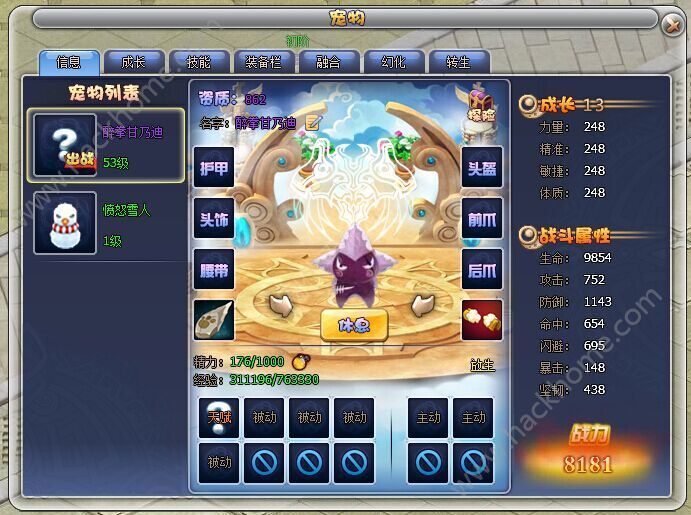691x515 pixels.
Task: Click the 放生 release pet link
Action: tap(482, 366)
